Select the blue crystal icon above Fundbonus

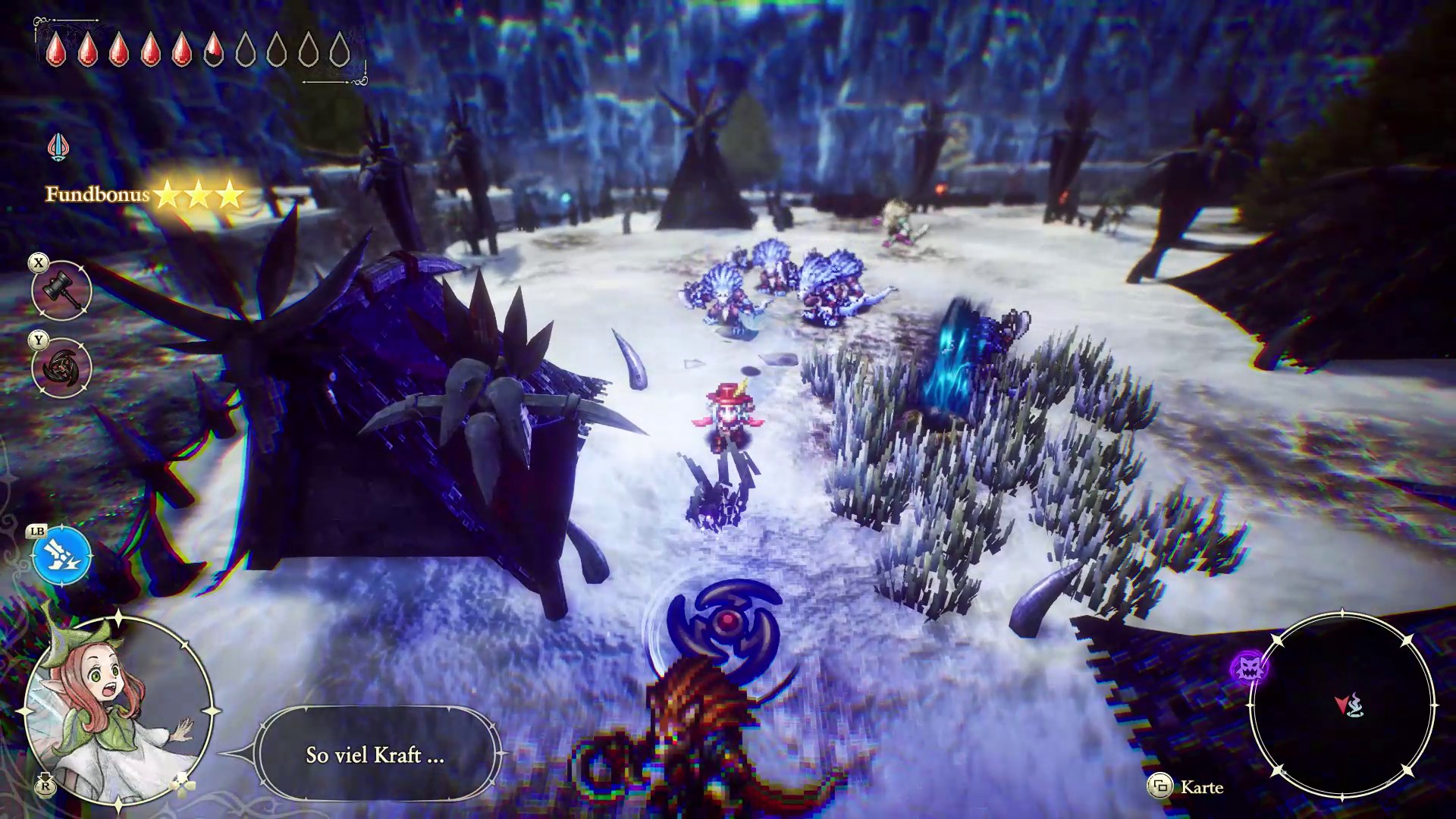point(58,147)
